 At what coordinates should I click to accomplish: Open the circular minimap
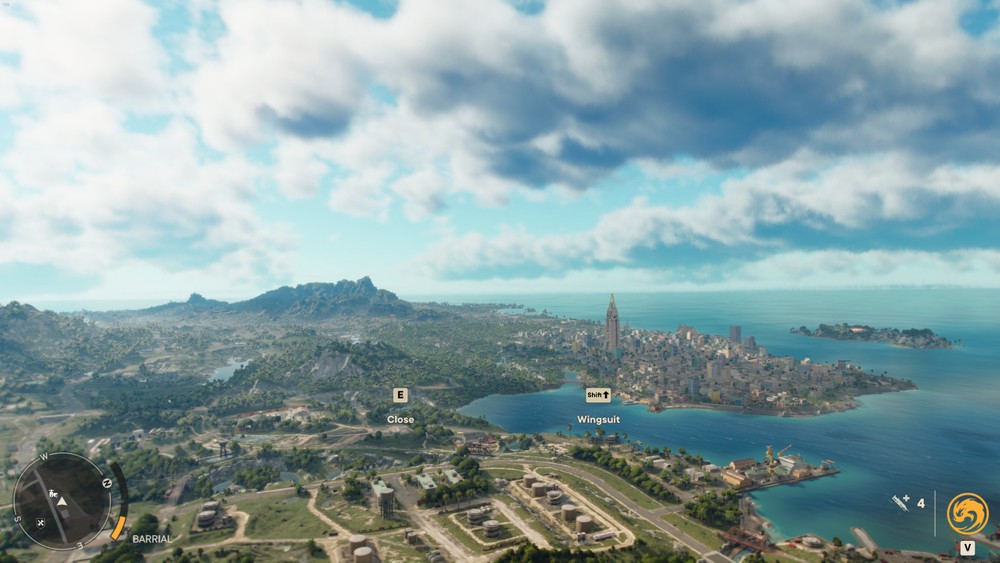coord(62,501)
